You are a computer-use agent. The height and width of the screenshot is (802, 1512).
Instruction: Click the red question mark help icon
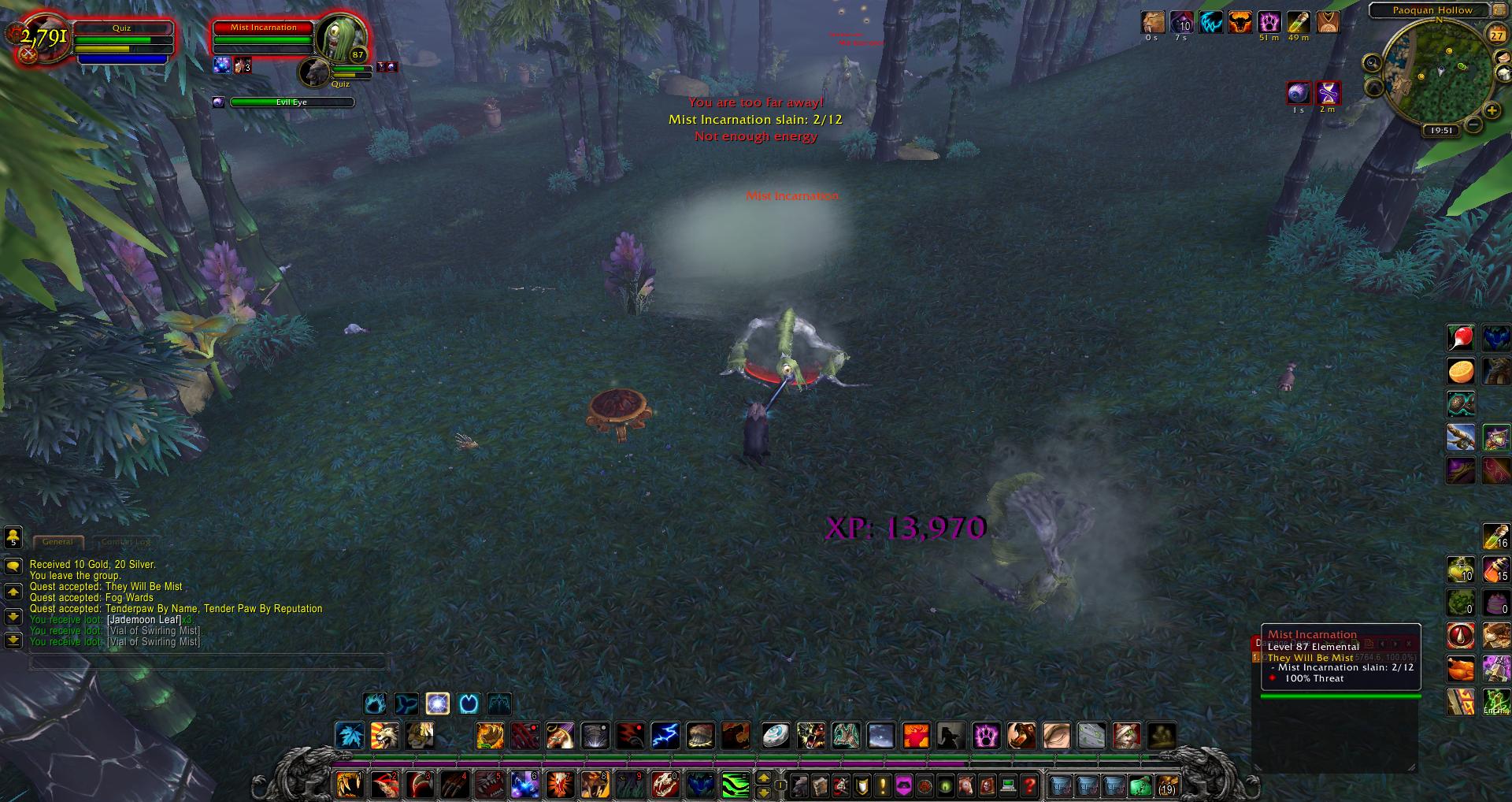[x=1031, y=785]
